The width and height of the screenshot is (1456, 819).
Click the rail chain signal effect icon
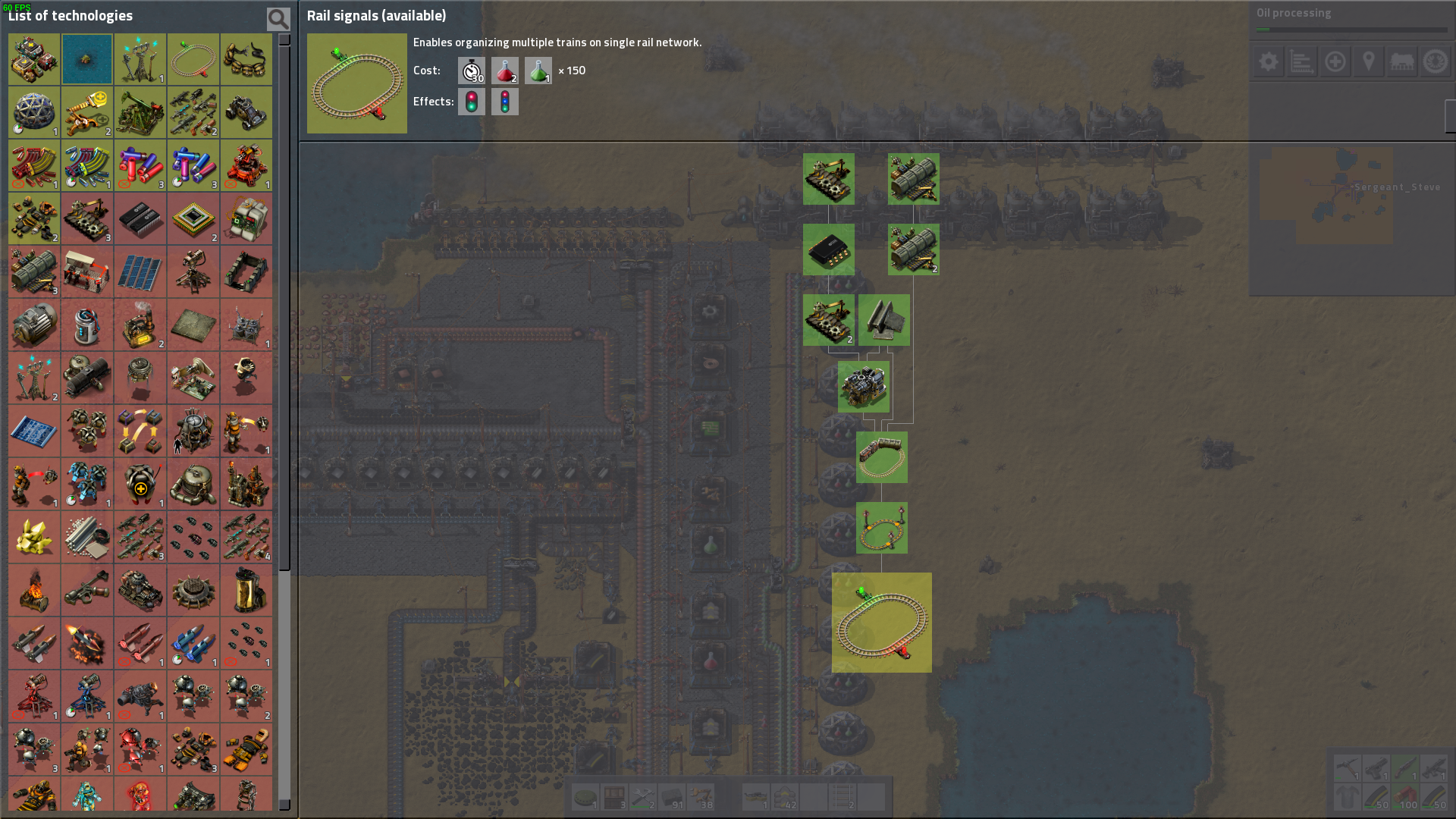(505, 102)
